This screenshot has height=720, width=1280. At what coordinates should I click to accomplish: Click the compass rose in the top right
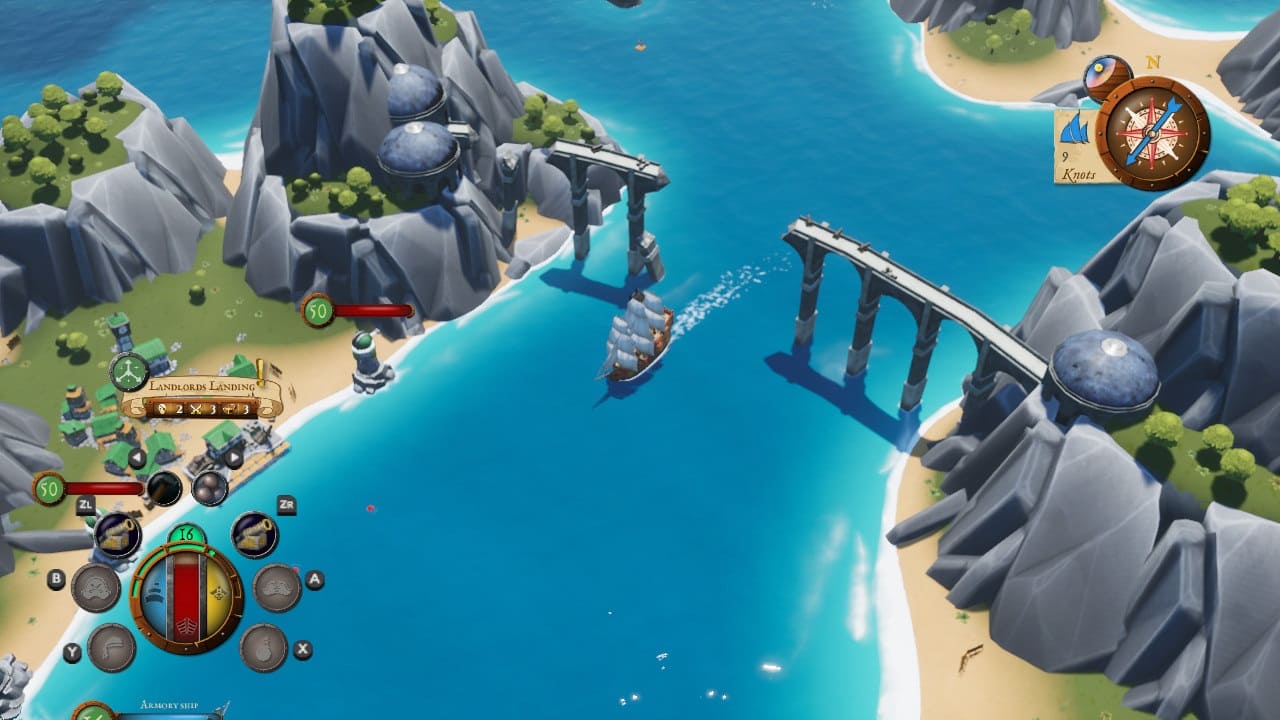pyautogui.click(x=1149, y=132)
